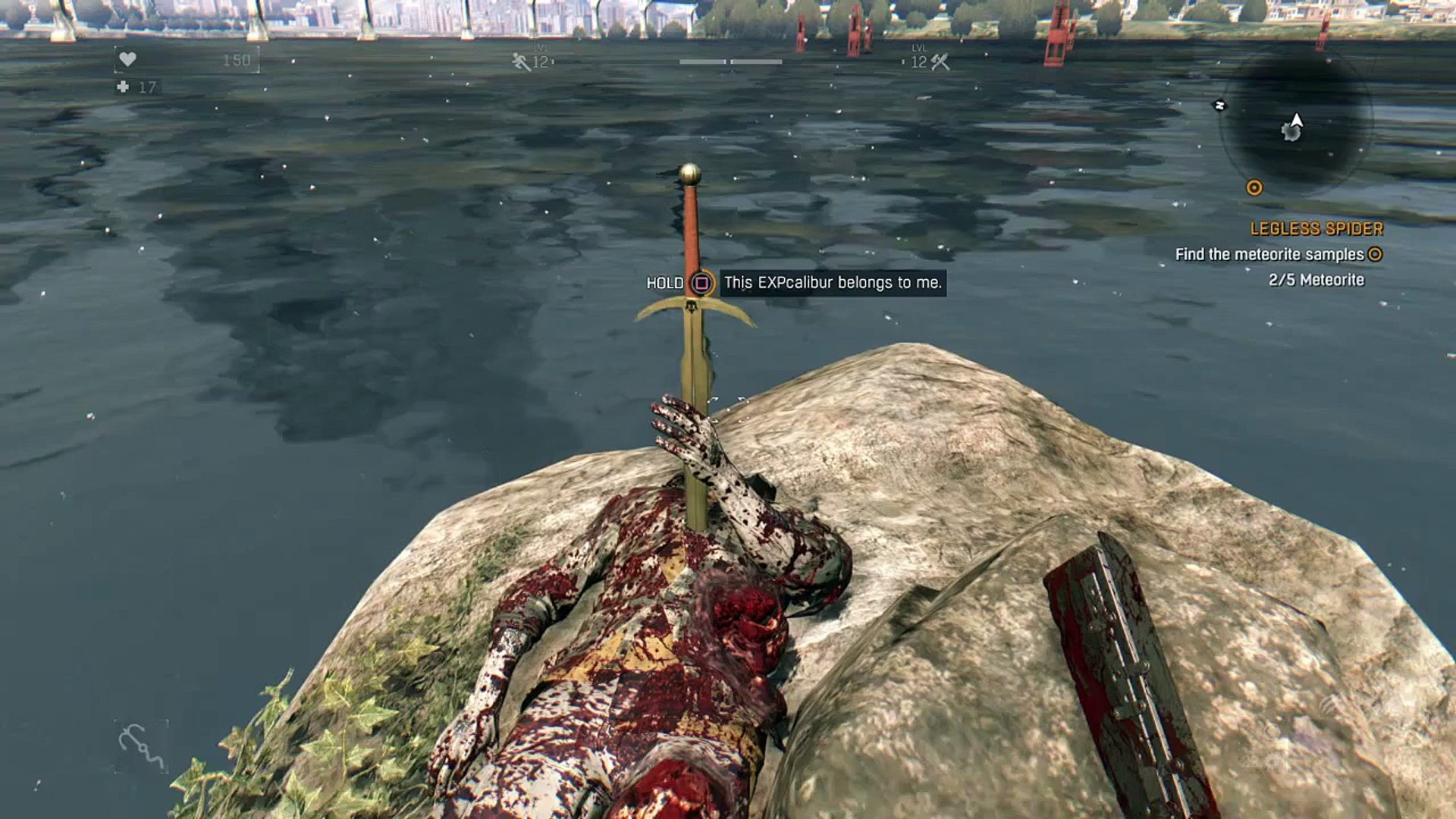Select the grappling hook icon
The width and height of the screenshot is (1456, 819).
pos(141,746)
